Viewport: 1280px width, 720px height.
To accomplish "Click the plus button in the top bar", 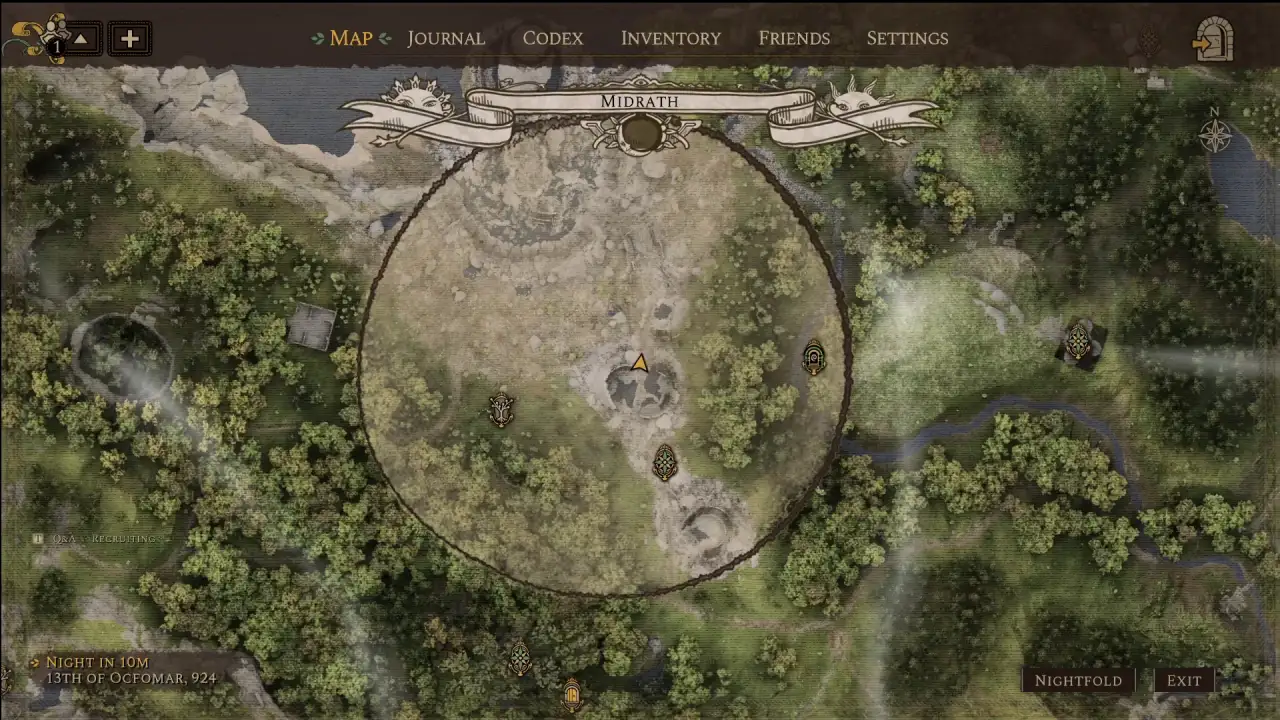I will coord(129,39).
